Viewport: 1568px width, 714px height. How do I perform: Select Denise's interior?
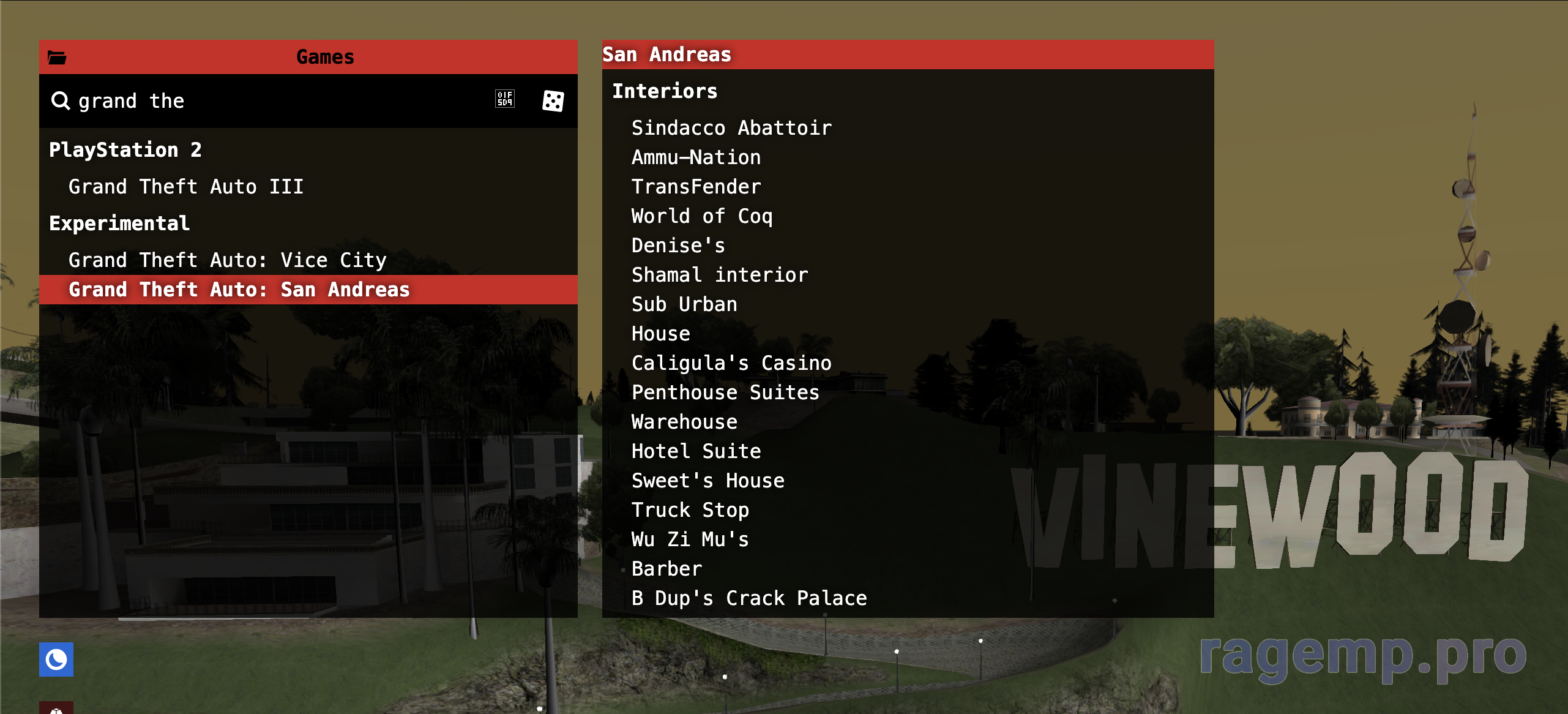click(678, 246)
